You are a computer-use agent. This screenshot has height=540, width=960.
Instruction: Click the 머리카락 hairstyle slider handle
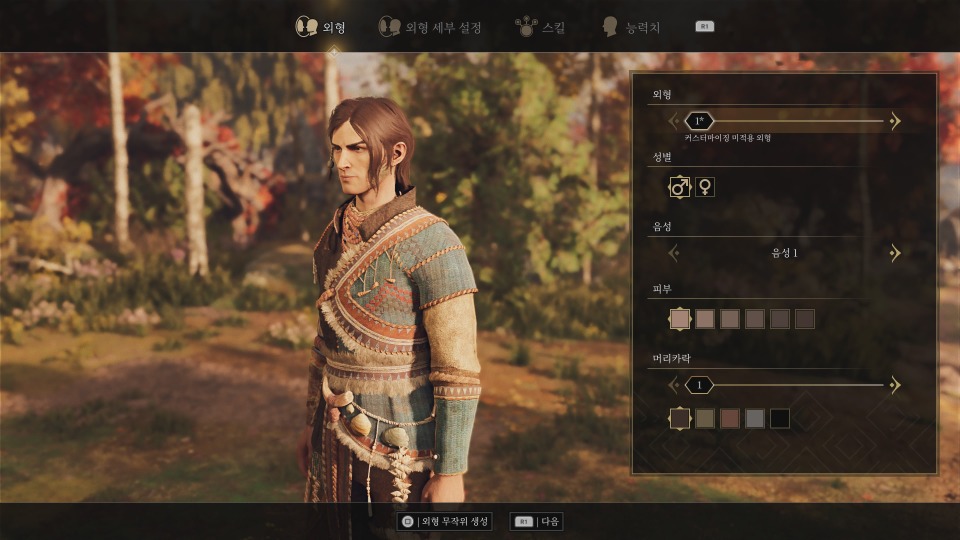coord(699,385)
